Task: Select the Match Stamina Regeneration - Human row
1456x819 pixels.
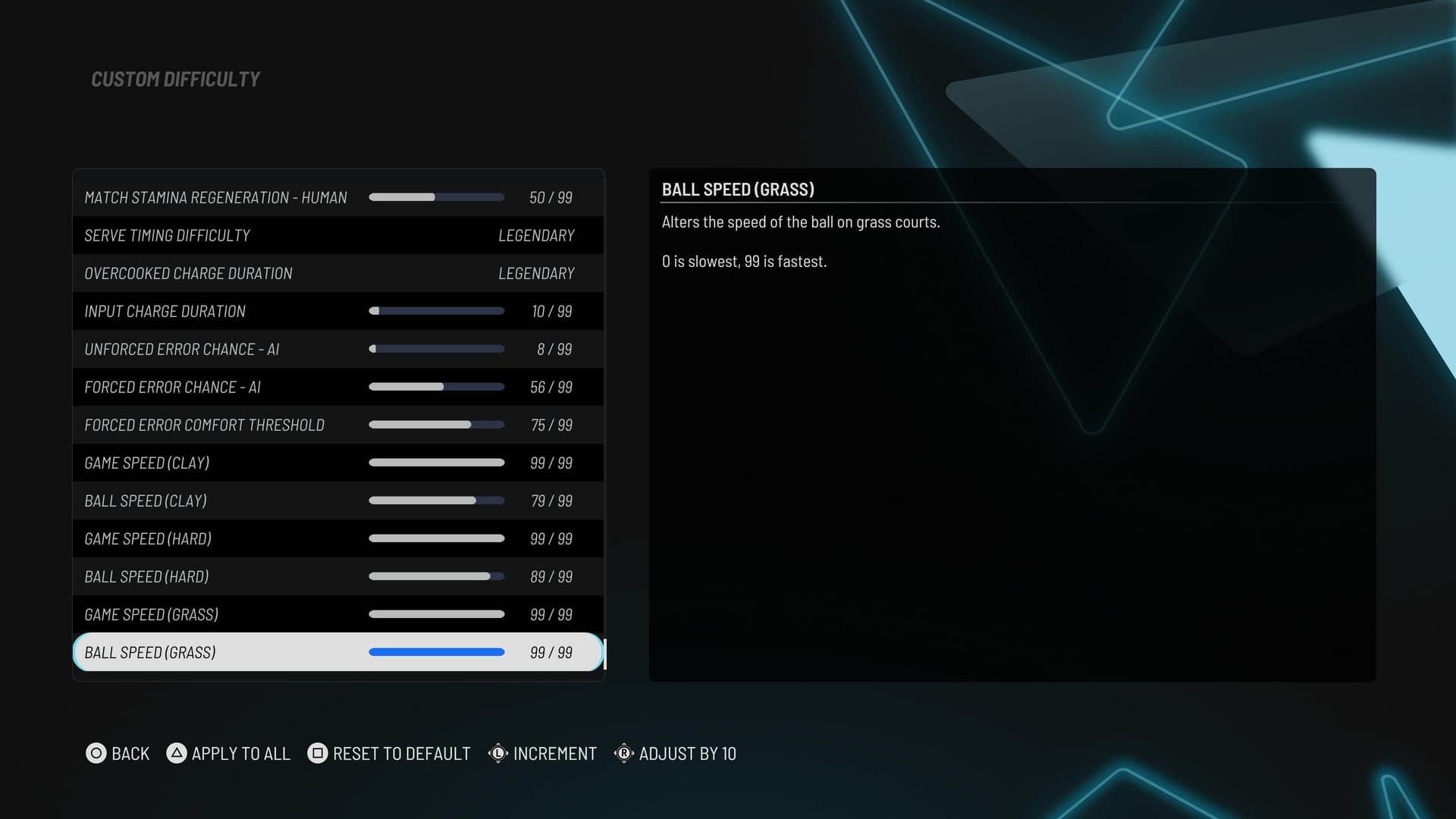Action: [337, 198]
